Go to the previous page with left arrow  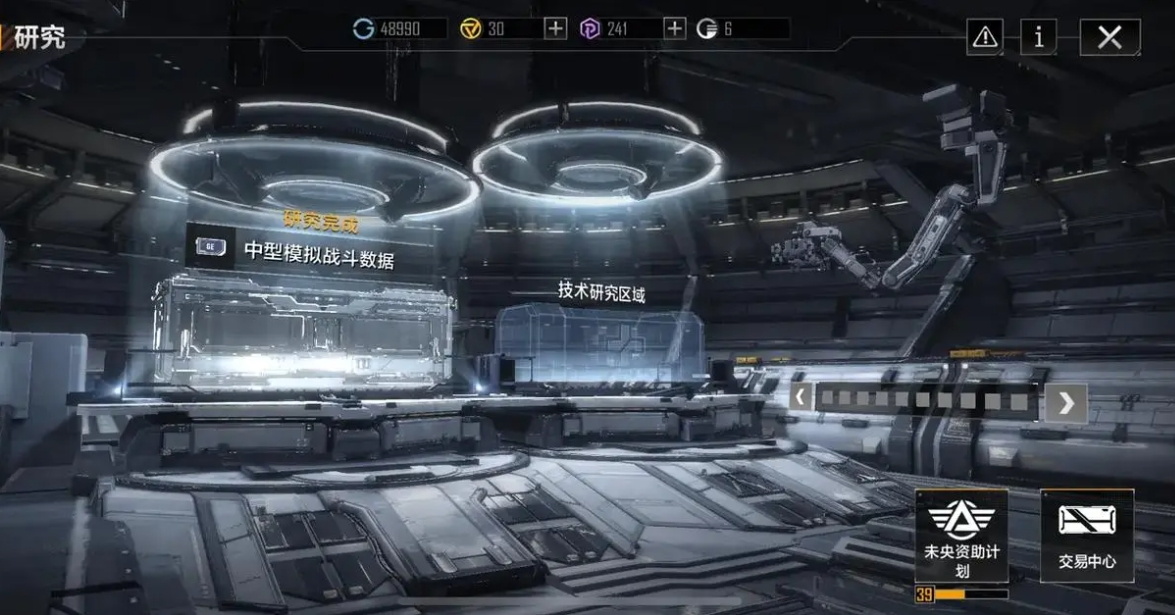click(799, 399)
